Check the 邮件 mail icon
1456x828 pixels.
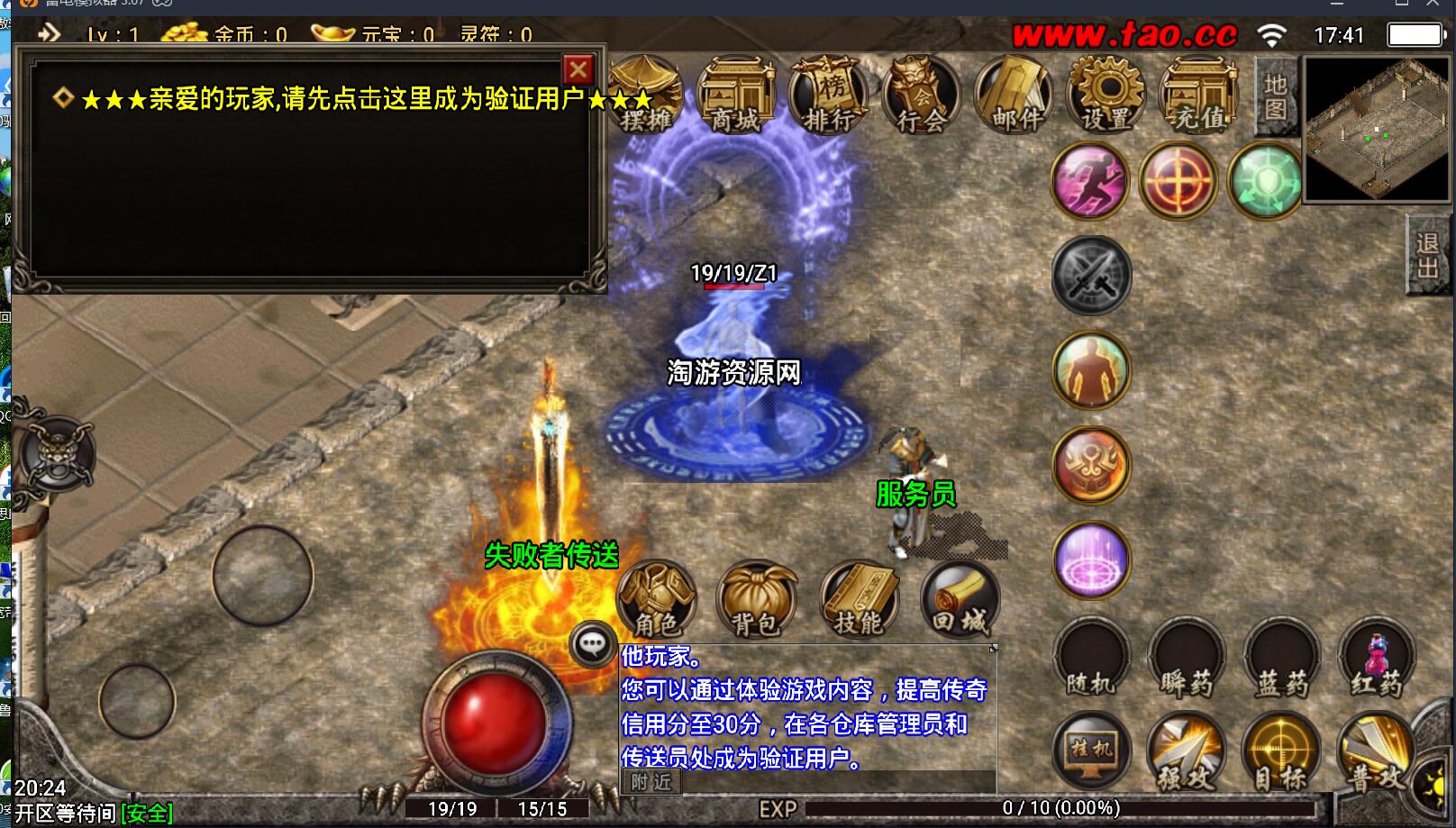pos(1015,96)
